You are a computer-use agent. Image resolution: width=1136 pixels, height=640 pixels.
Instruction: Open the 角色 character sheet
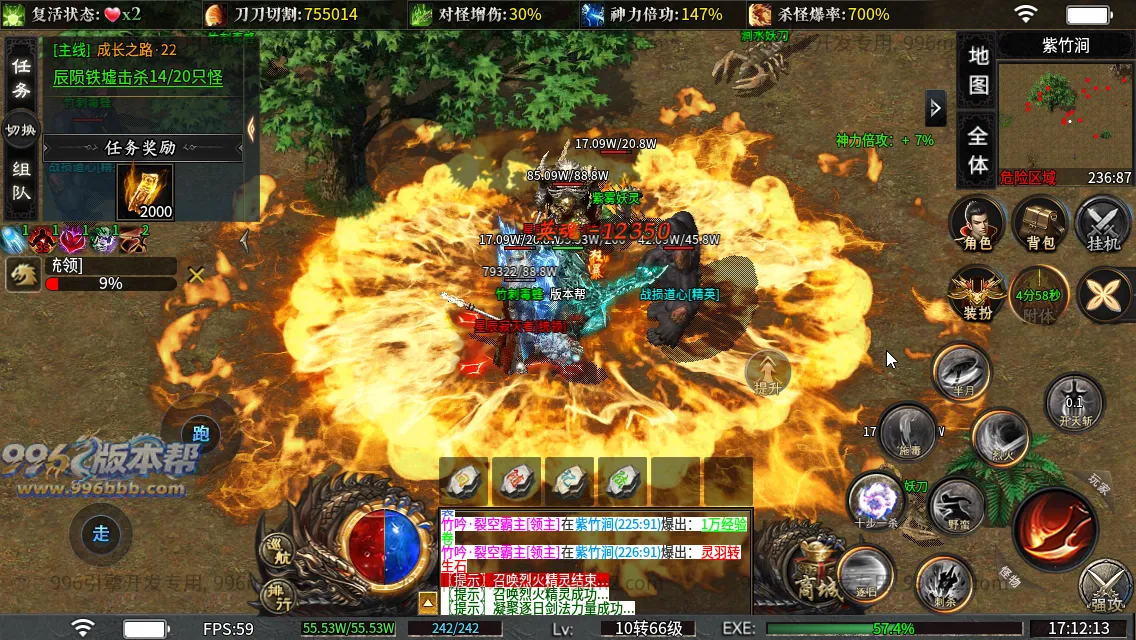pyautogui.click(x=977, y=222)
